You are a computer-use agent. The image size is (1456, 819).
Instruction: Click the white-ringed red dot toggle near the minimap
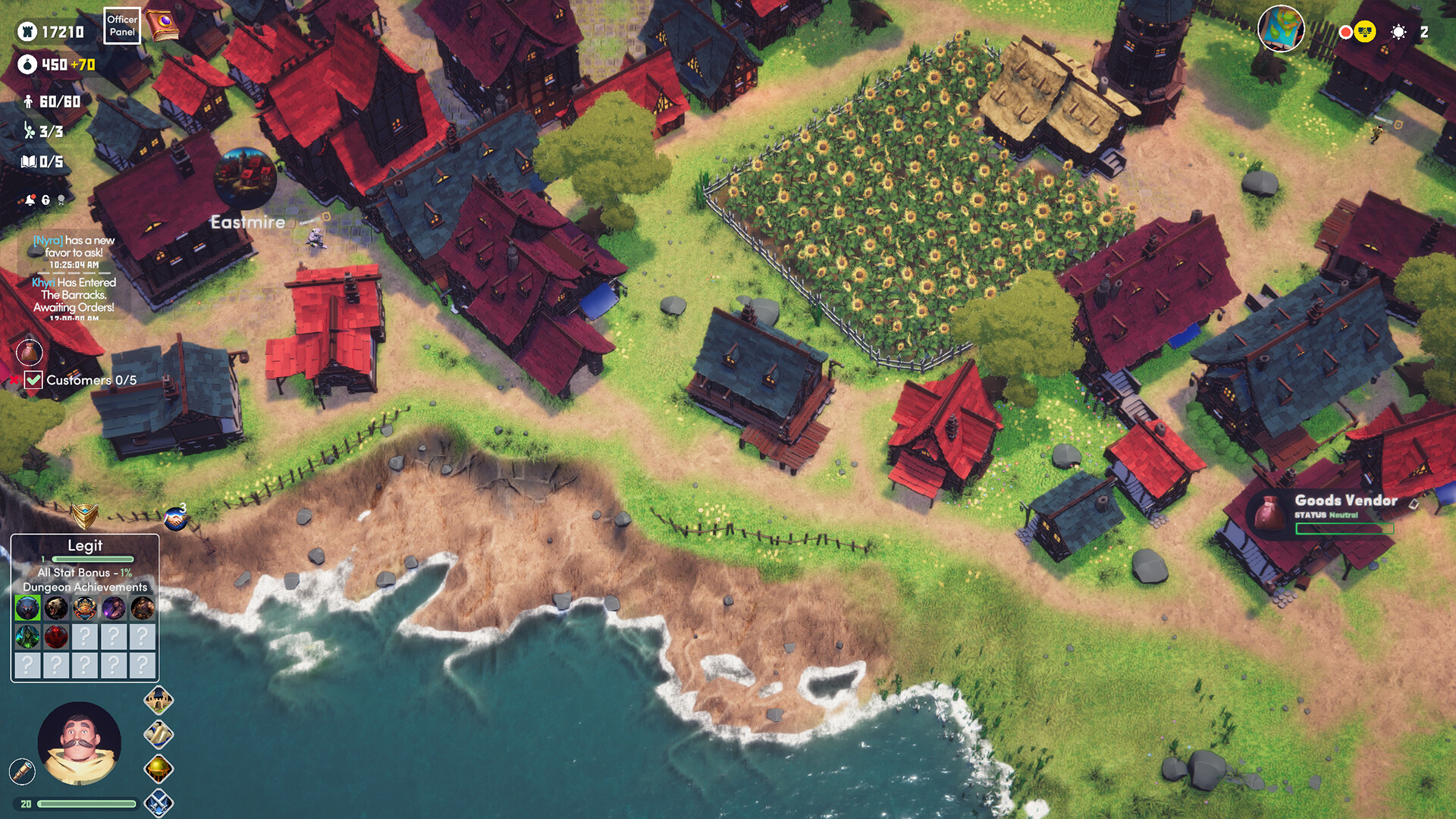click(x=1345, y=31)
